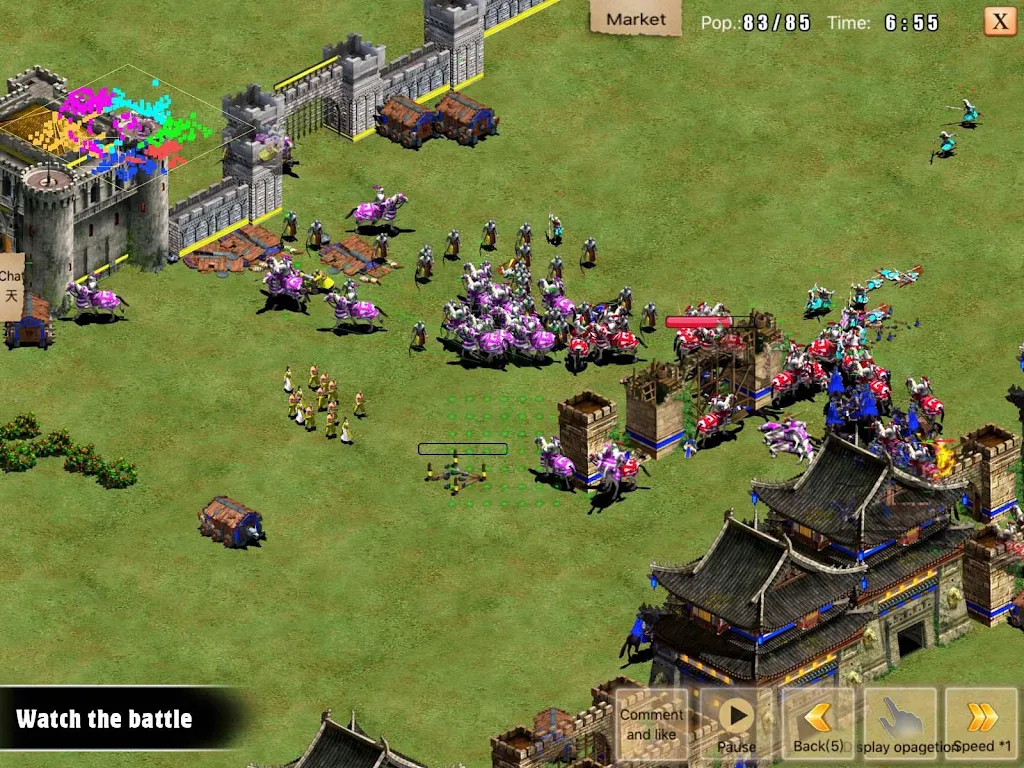Open the Market panel
The height and width of the screenshot is (768, 1024).
[x=635, y=18]
